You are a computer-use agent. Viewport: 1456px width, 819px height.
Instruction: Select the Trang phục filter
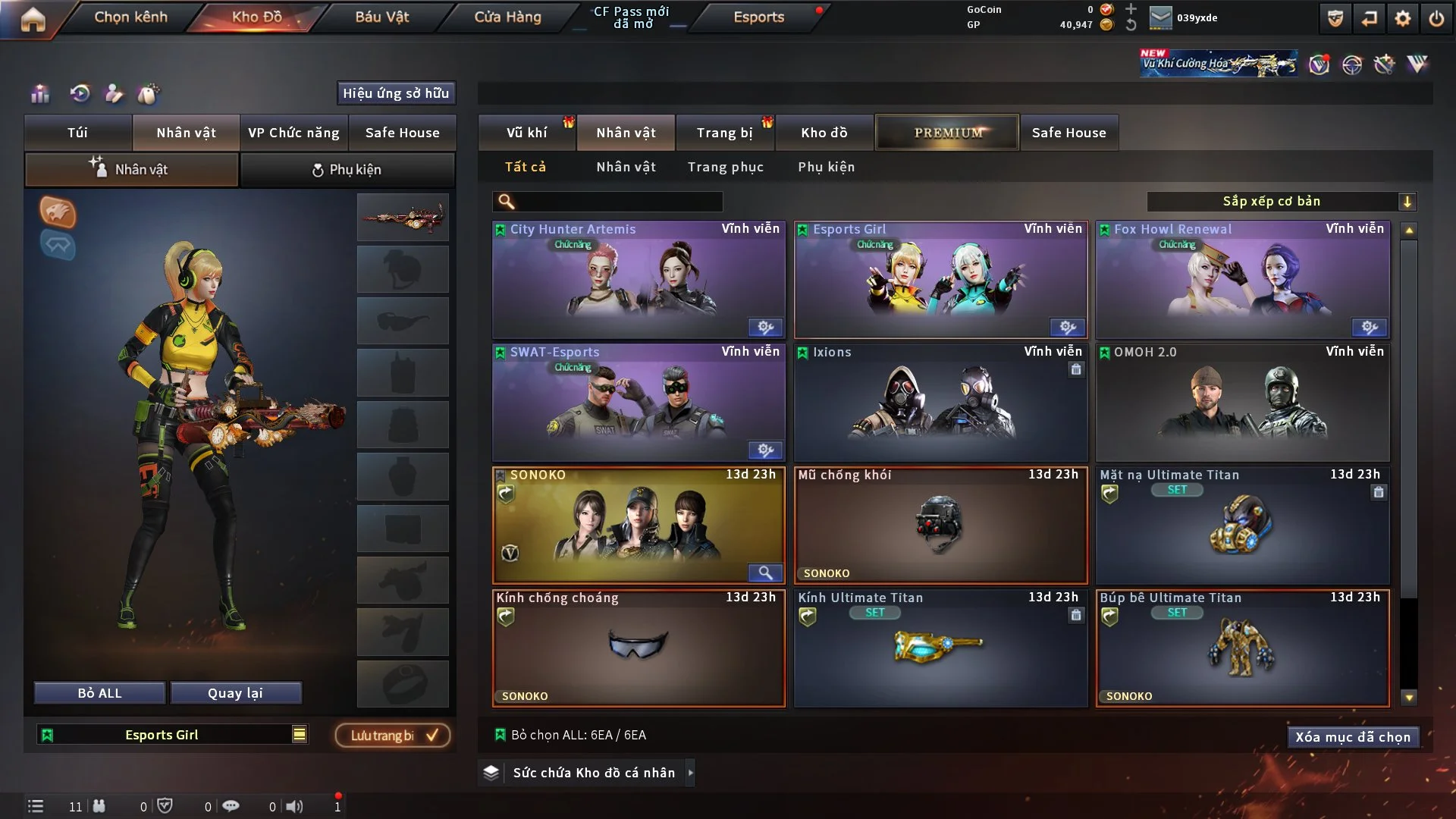[x=725, y=167]
